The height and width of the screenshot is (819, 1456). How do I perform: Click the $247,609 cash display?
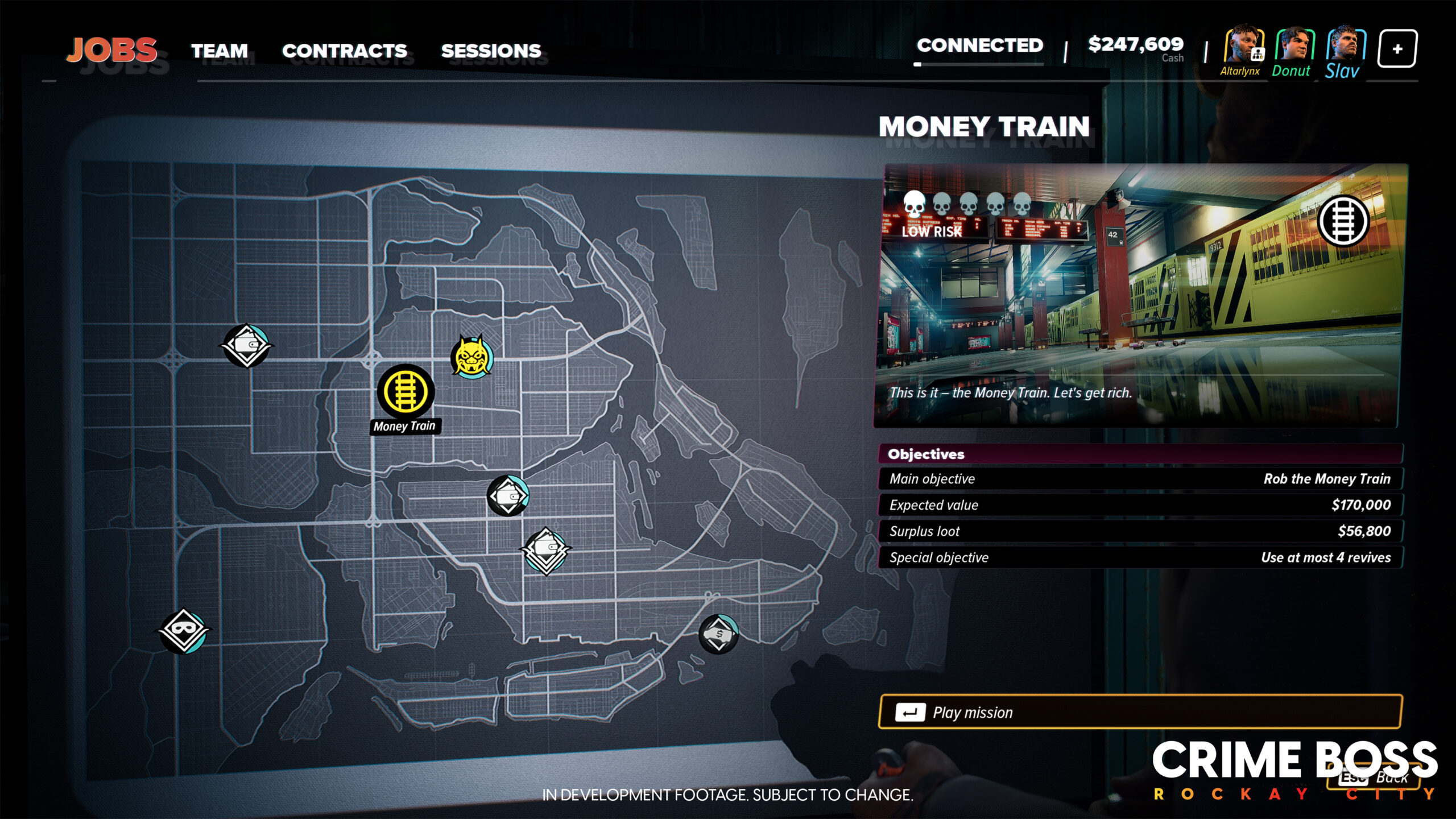point(1135,44)
